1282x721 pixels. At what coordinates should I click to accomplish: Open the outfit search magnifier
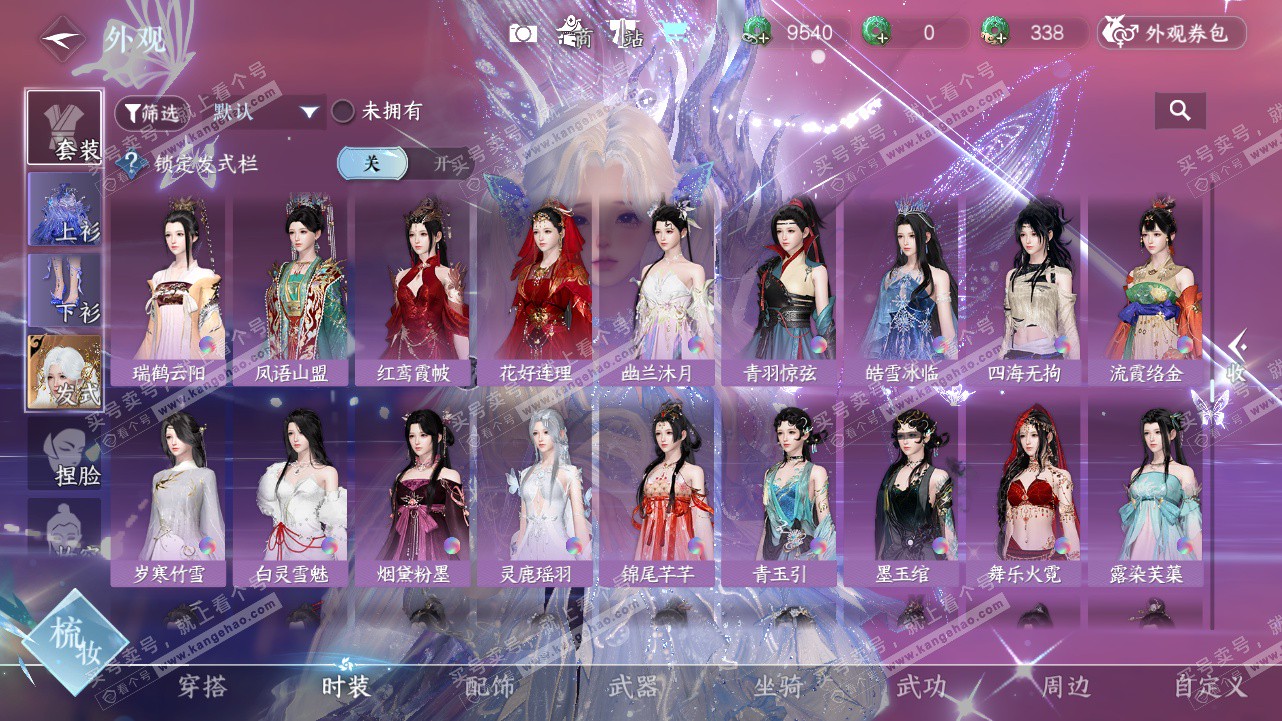click(1180, 111)
